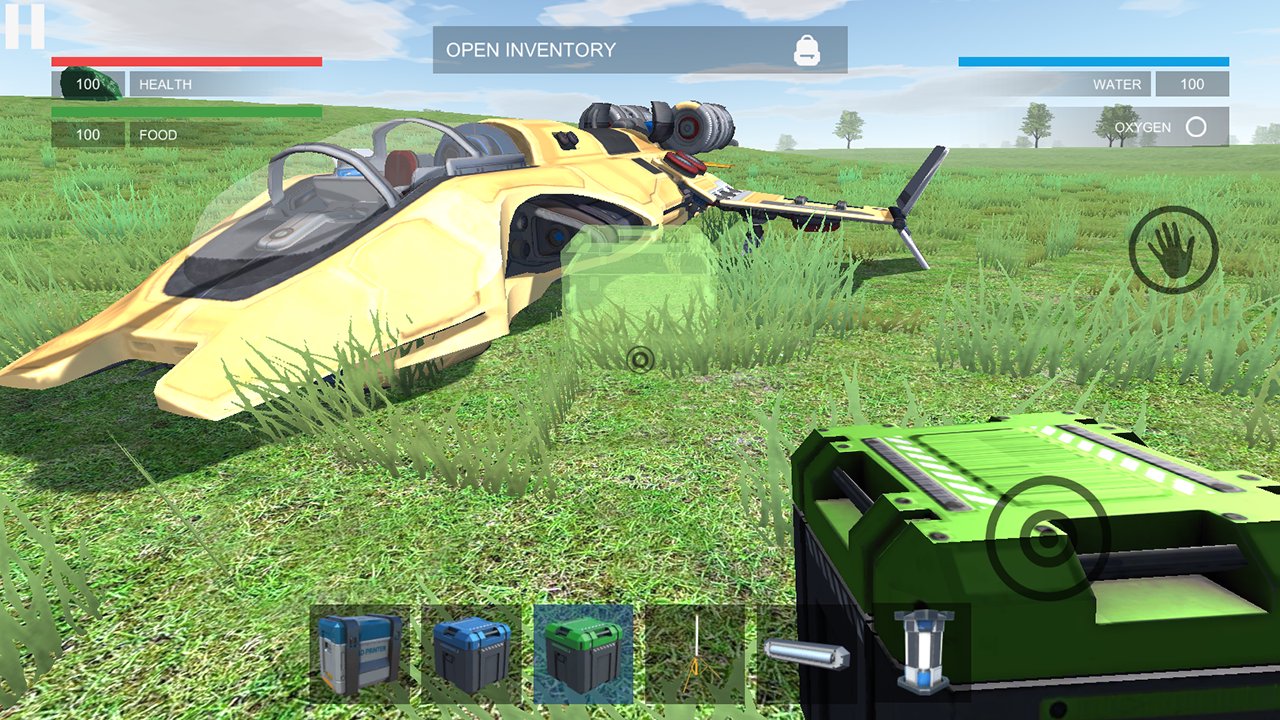Select the blue crate hotbar slot

tap(472, 654)
